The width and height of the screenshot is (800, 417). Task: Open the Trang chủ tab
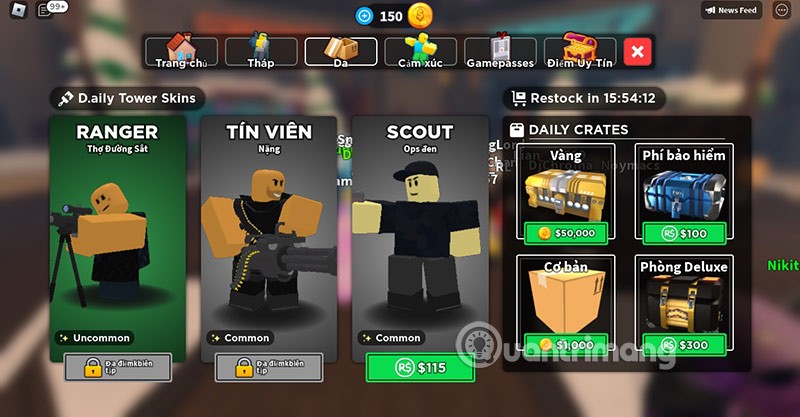tap(180, 51)
